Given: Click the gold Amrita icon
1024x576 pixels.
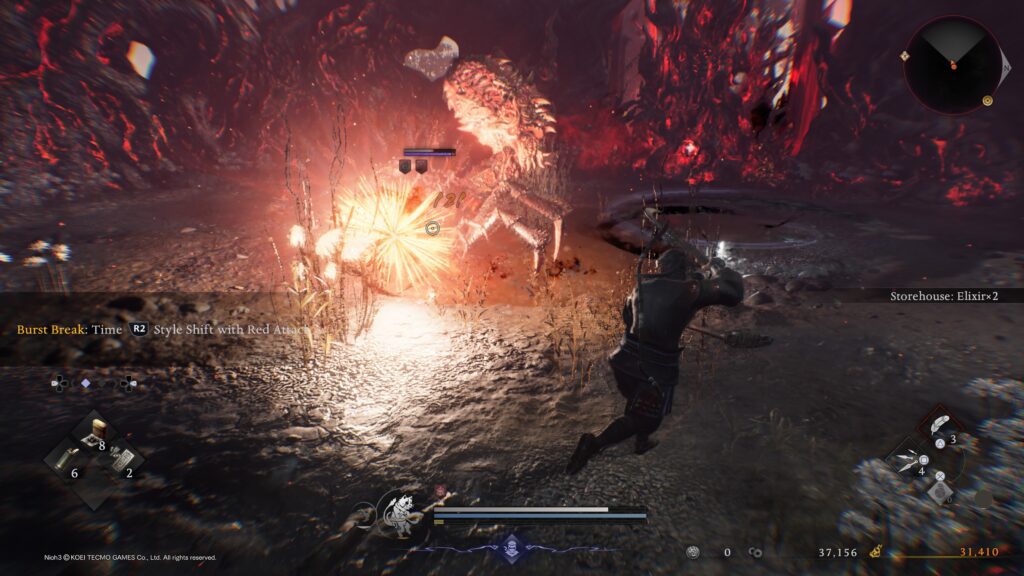Looking at the screenshot, I should 875,551.
